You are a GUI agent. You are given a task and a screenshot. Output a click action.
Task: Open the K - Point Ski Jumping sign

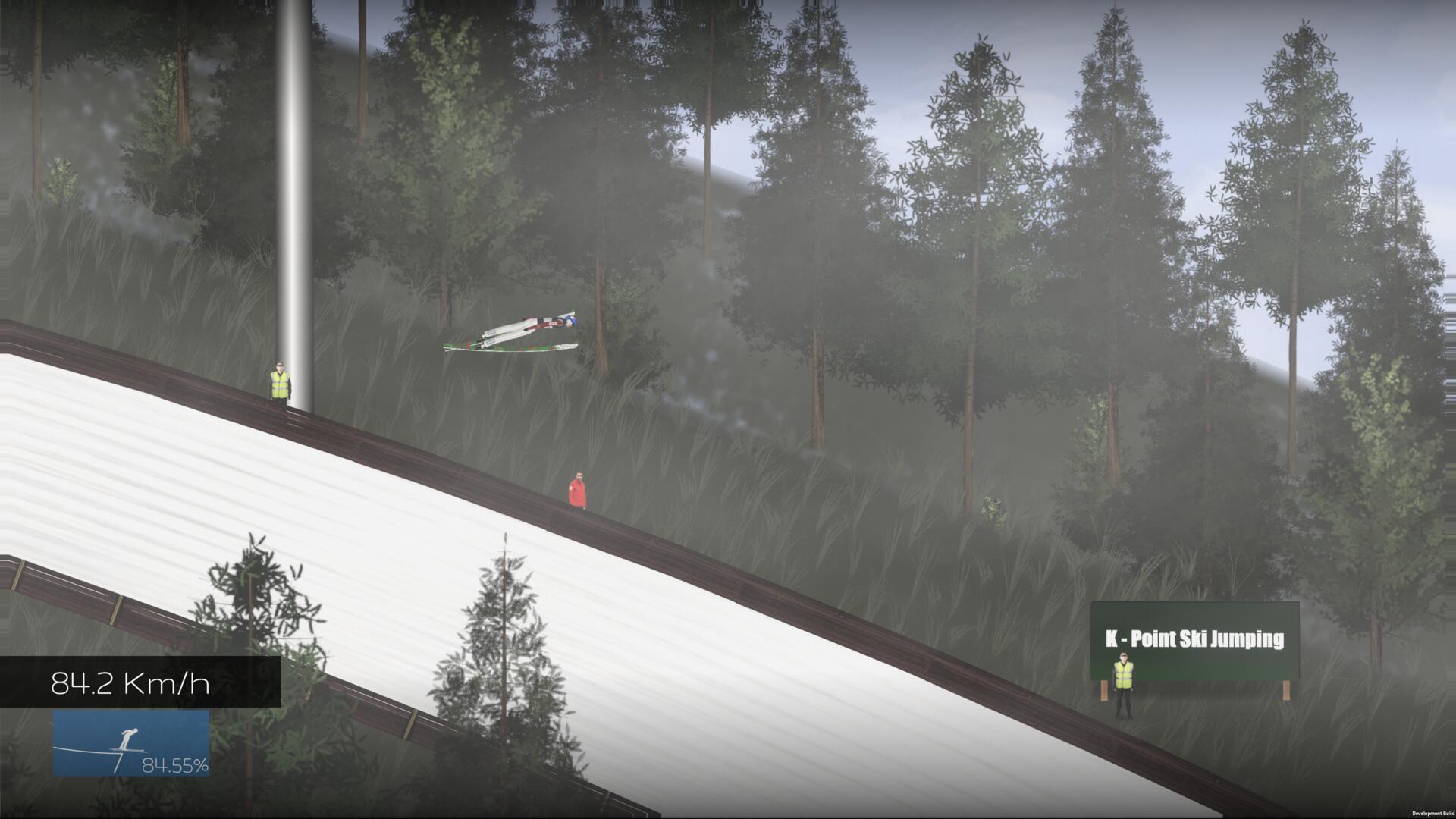(1196, 641)
